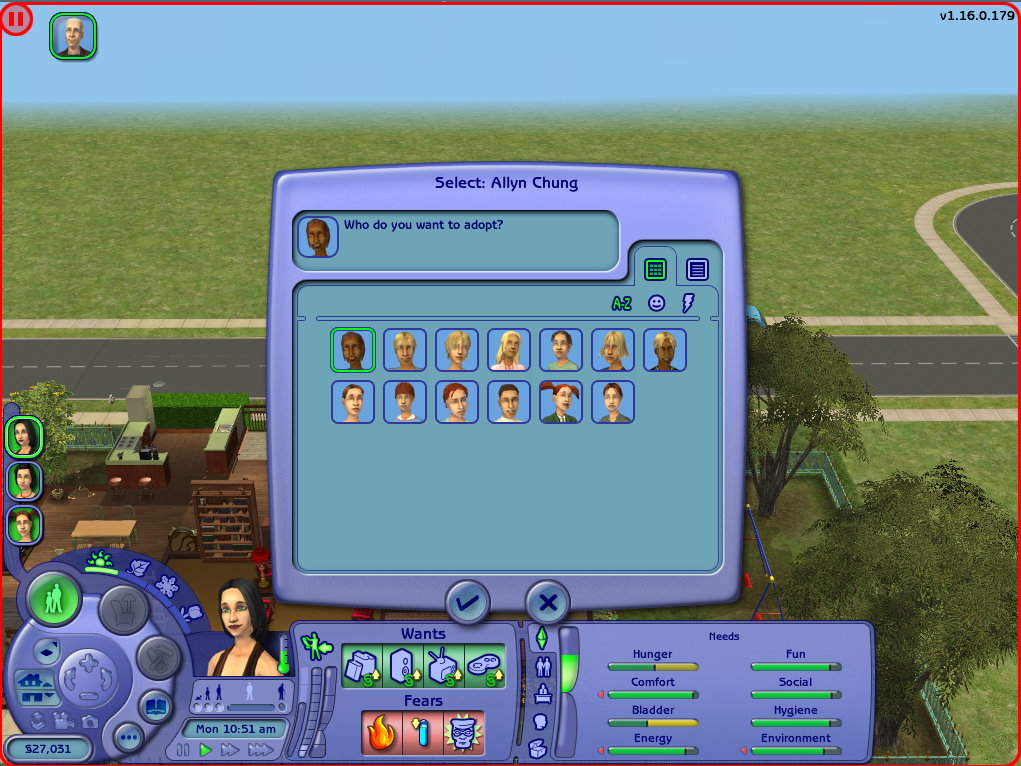Pick the highlighted dark-skinned Sim portrait

353,350
